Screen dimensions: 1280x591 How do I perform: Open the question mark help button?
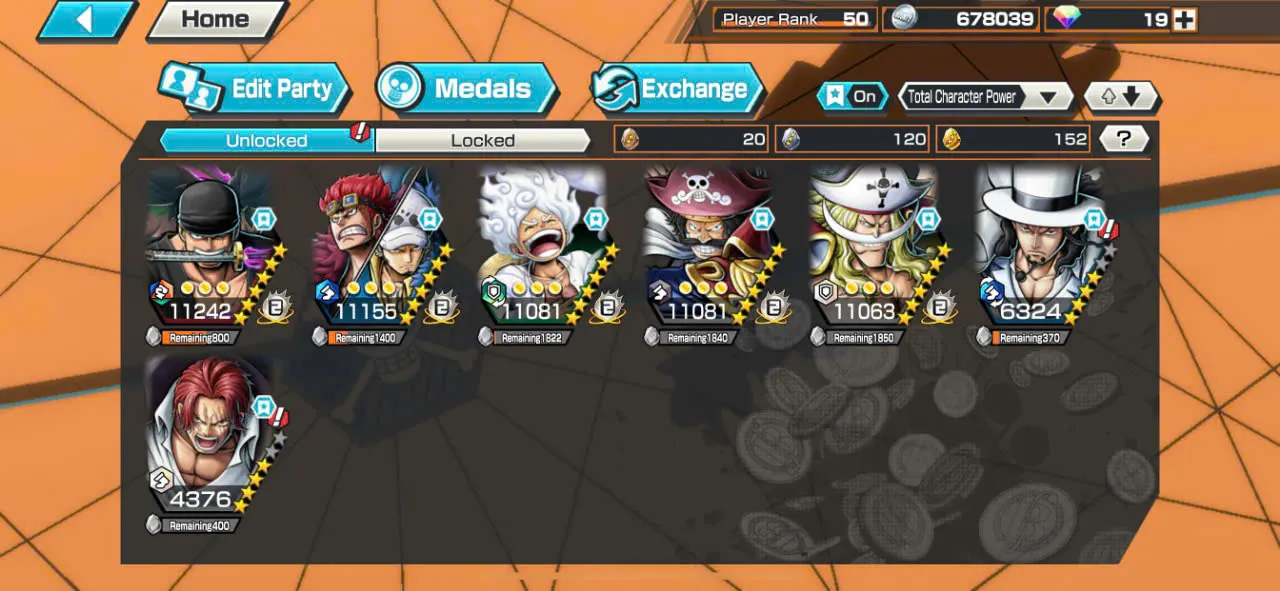click(x=1123, y=139)
